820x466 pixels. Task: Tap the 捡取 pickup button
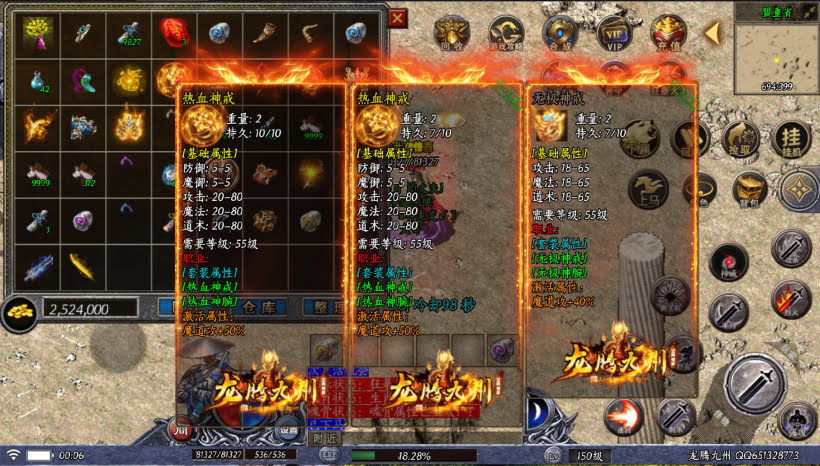pos(742,140)
